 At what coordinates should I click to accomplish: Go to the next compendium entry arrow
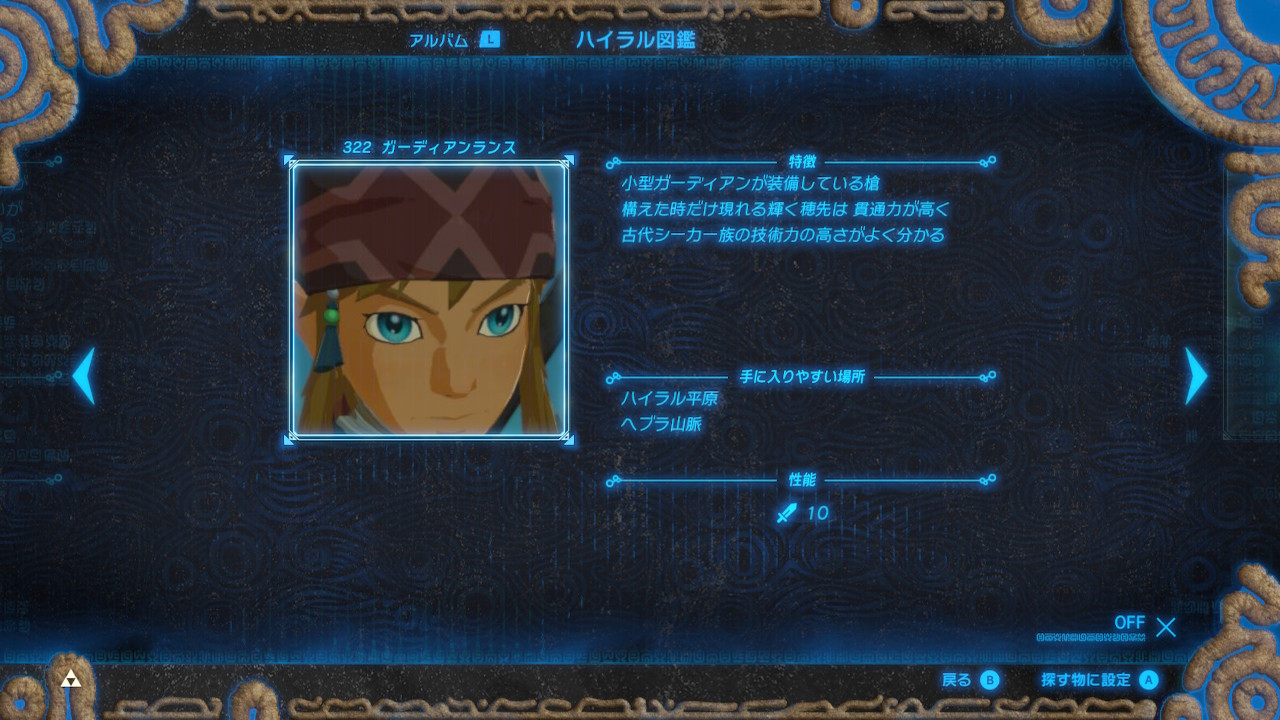coord(1196,376)
